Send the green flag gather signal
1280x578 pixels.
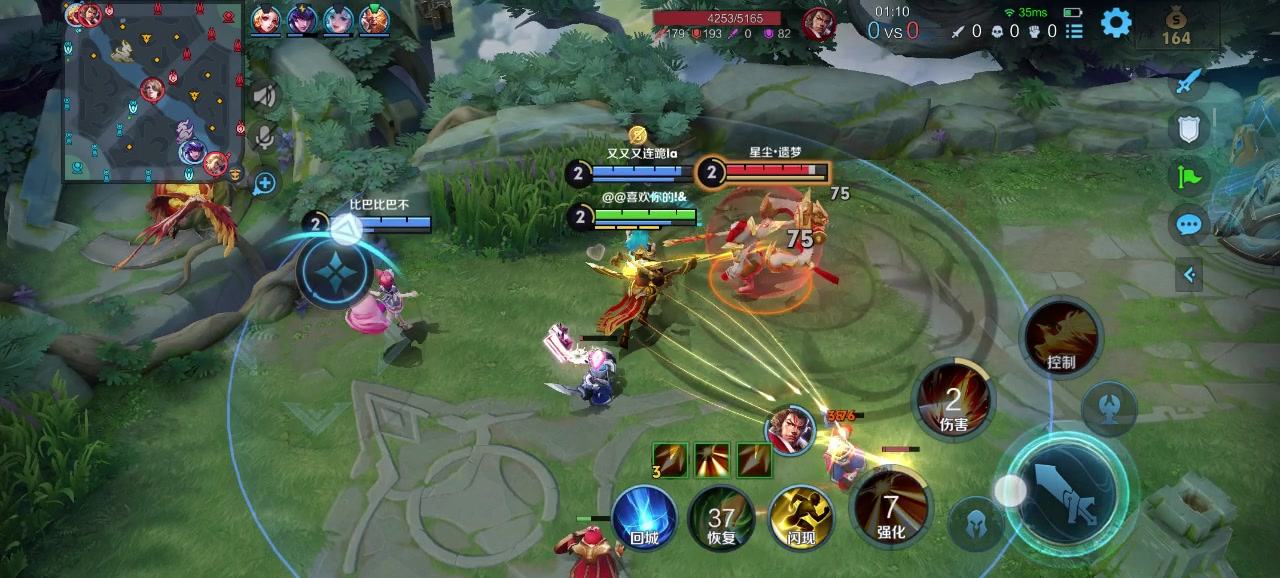[1188, 177]
